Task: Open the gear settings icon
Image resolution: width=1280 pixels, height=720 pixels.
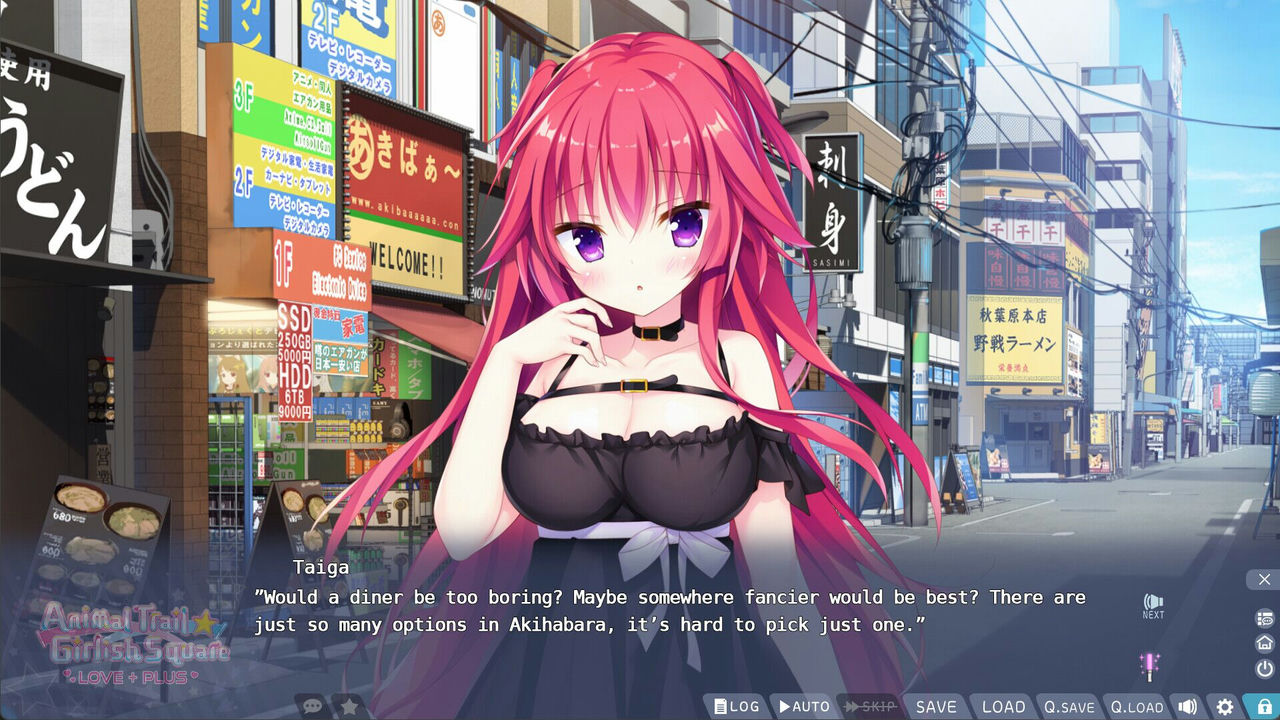Action: (x=1226, y=706)
